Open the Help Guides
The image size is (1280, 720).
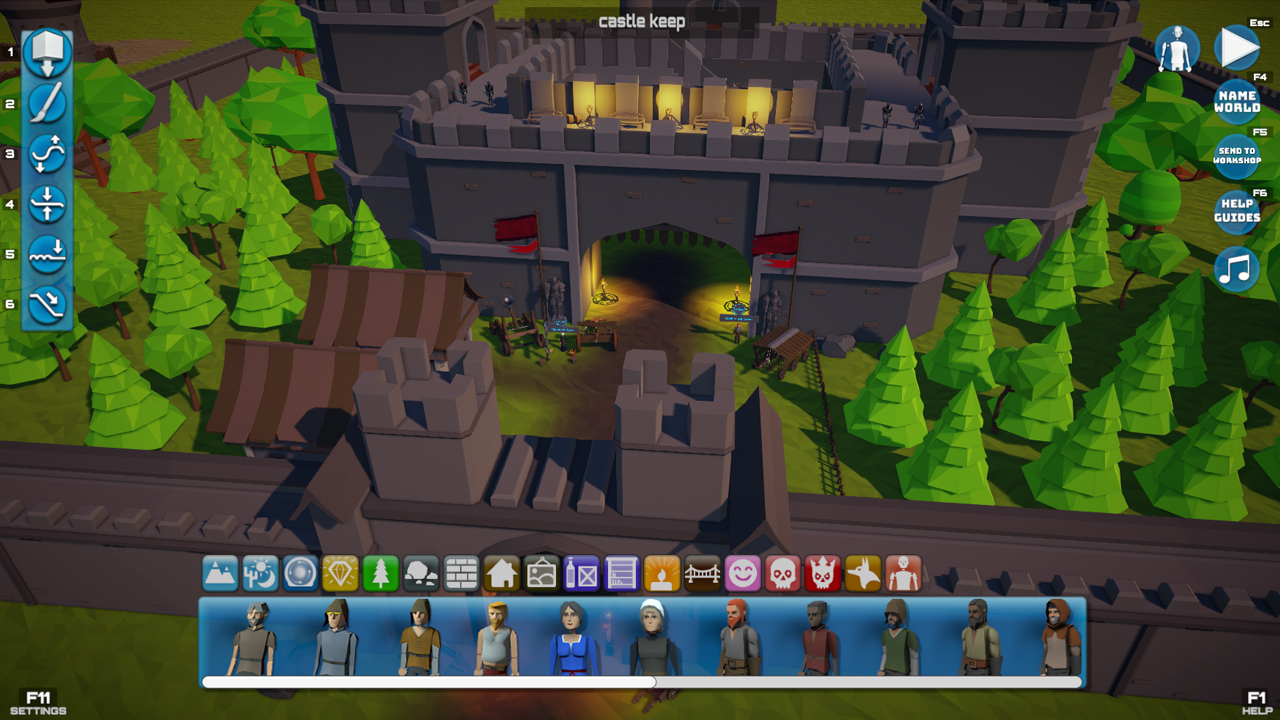point(1236,211)
